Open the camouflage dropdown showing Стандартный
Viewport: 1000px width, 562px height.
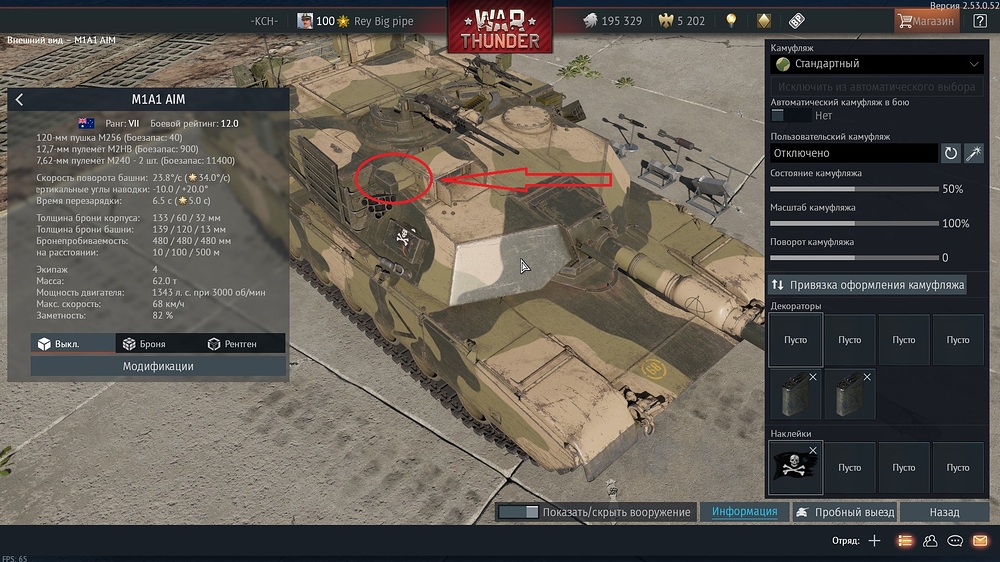point(877,64)
